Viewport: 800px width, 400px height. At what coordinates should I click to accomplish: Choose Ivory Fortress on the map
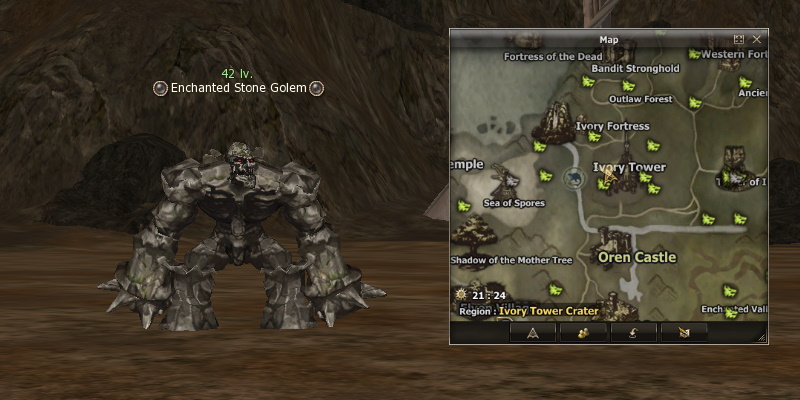(x=613, y=126)
